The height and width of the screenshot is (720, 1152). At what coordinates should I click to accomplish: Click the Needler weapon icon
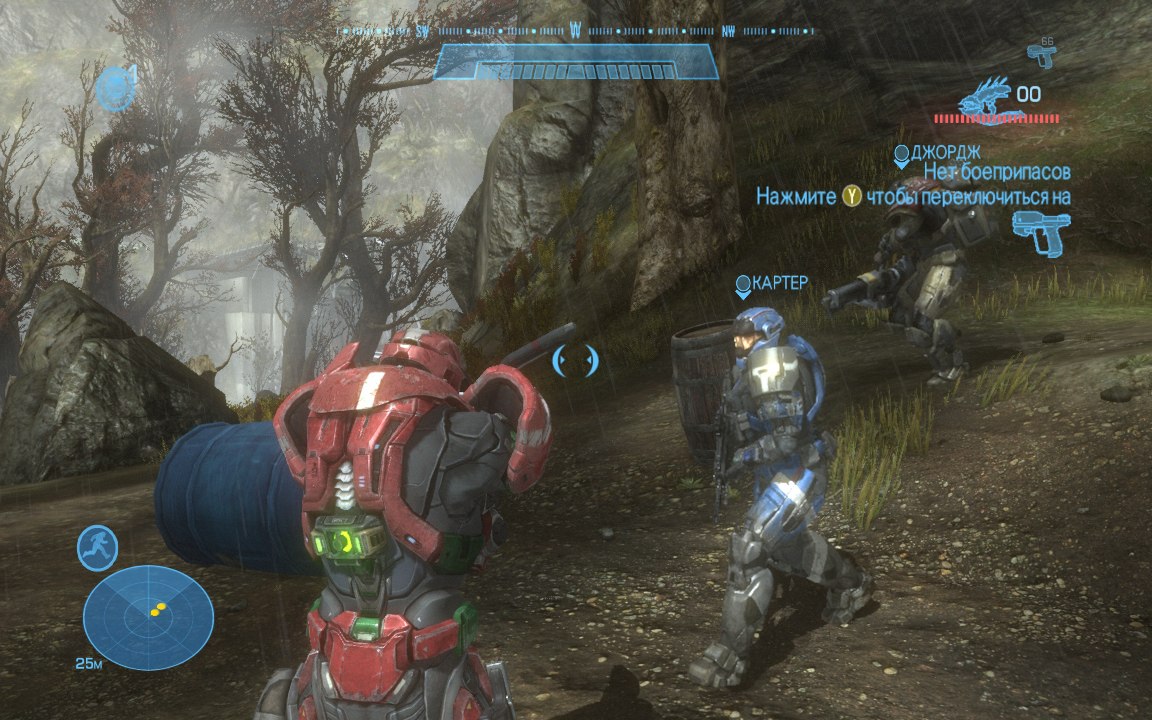click(984, 97)
